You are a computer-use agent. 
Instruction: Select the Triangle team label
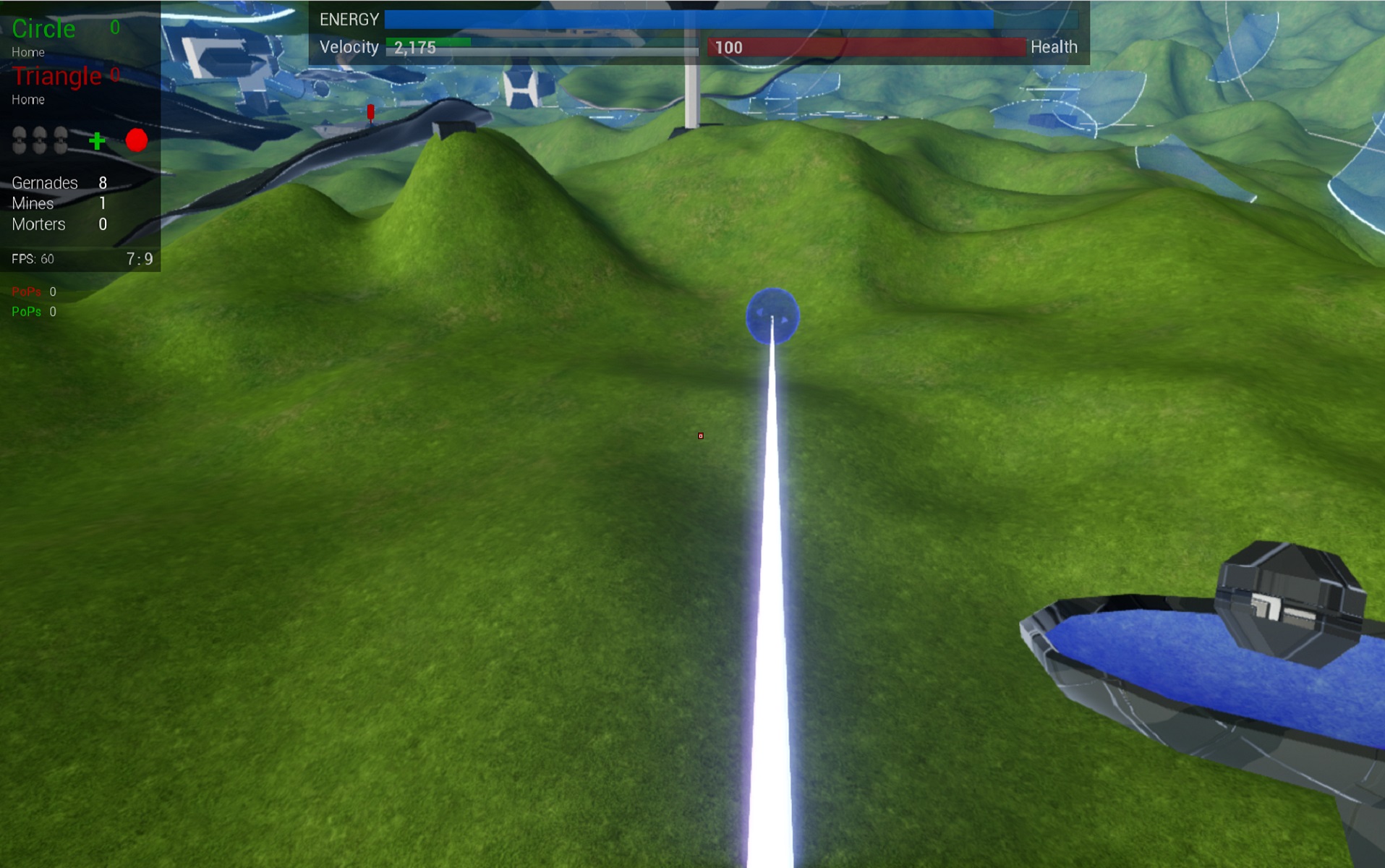(56, 76)
